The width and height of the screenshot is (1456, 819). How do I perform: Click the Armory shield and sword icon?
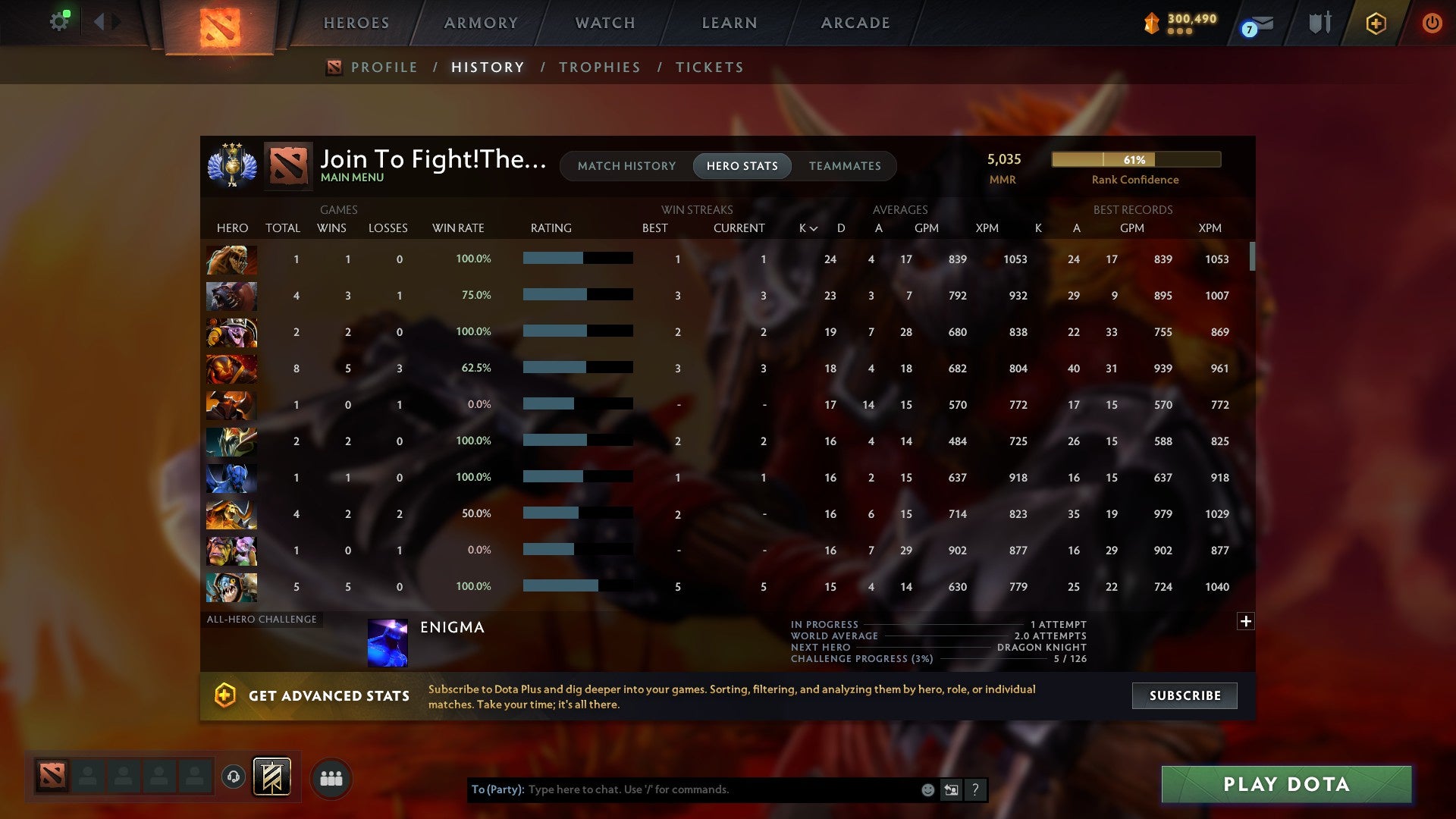(1319, 23)
